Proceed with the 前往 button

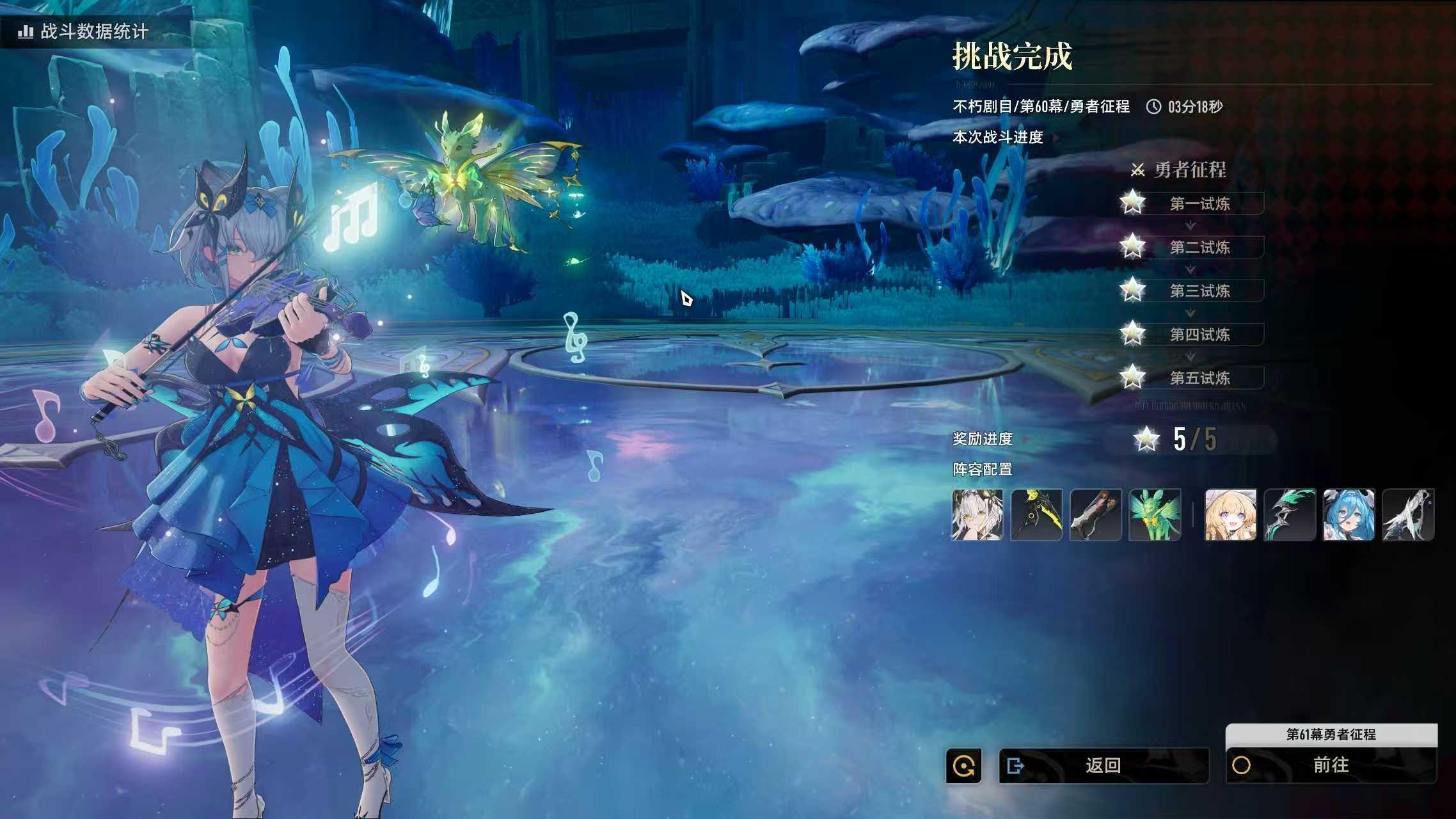pyautogui.click(x=1331, y=765)
